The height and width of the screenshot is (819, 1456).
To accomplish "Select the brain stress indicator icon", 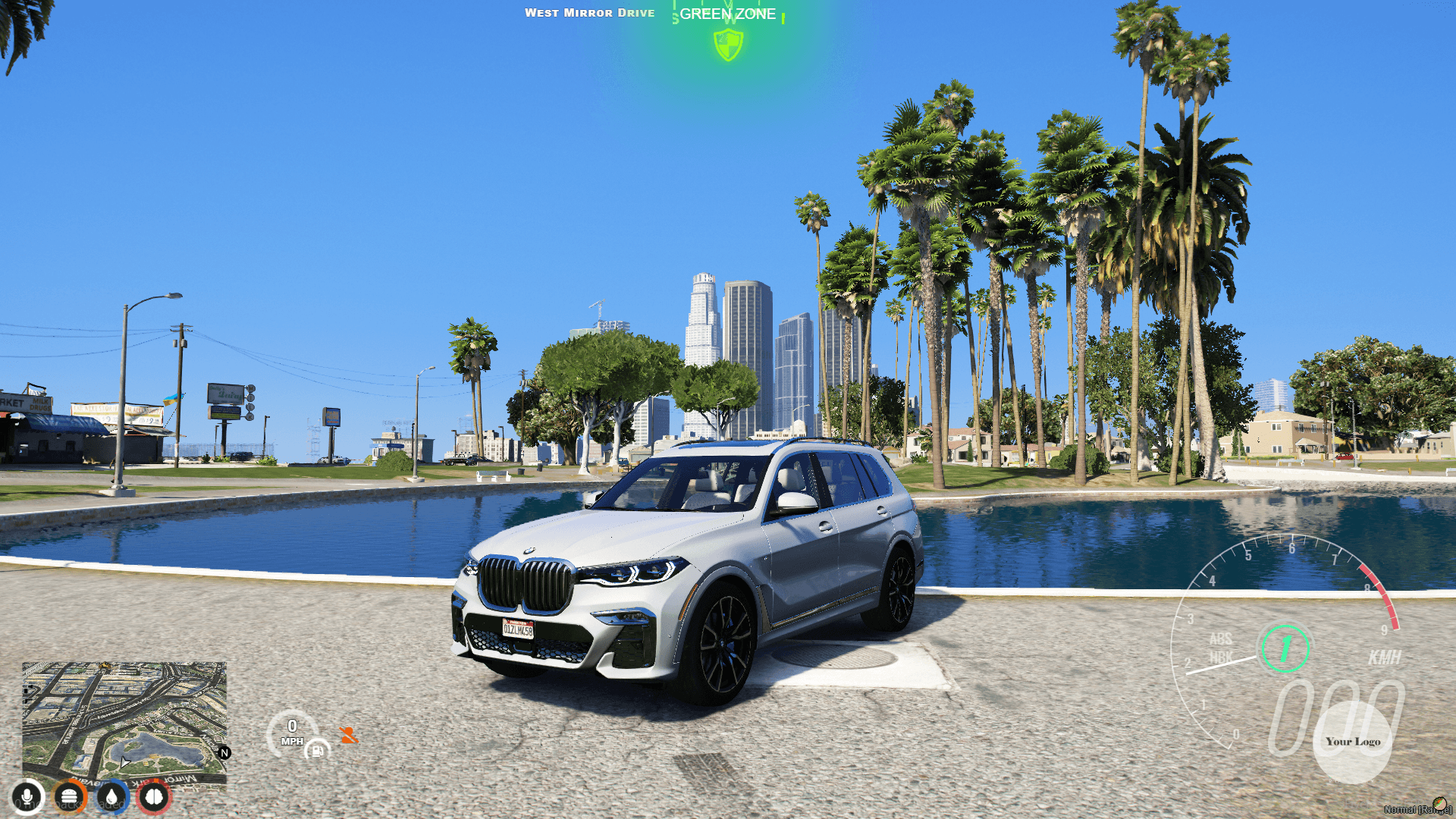I will (152, 798).
